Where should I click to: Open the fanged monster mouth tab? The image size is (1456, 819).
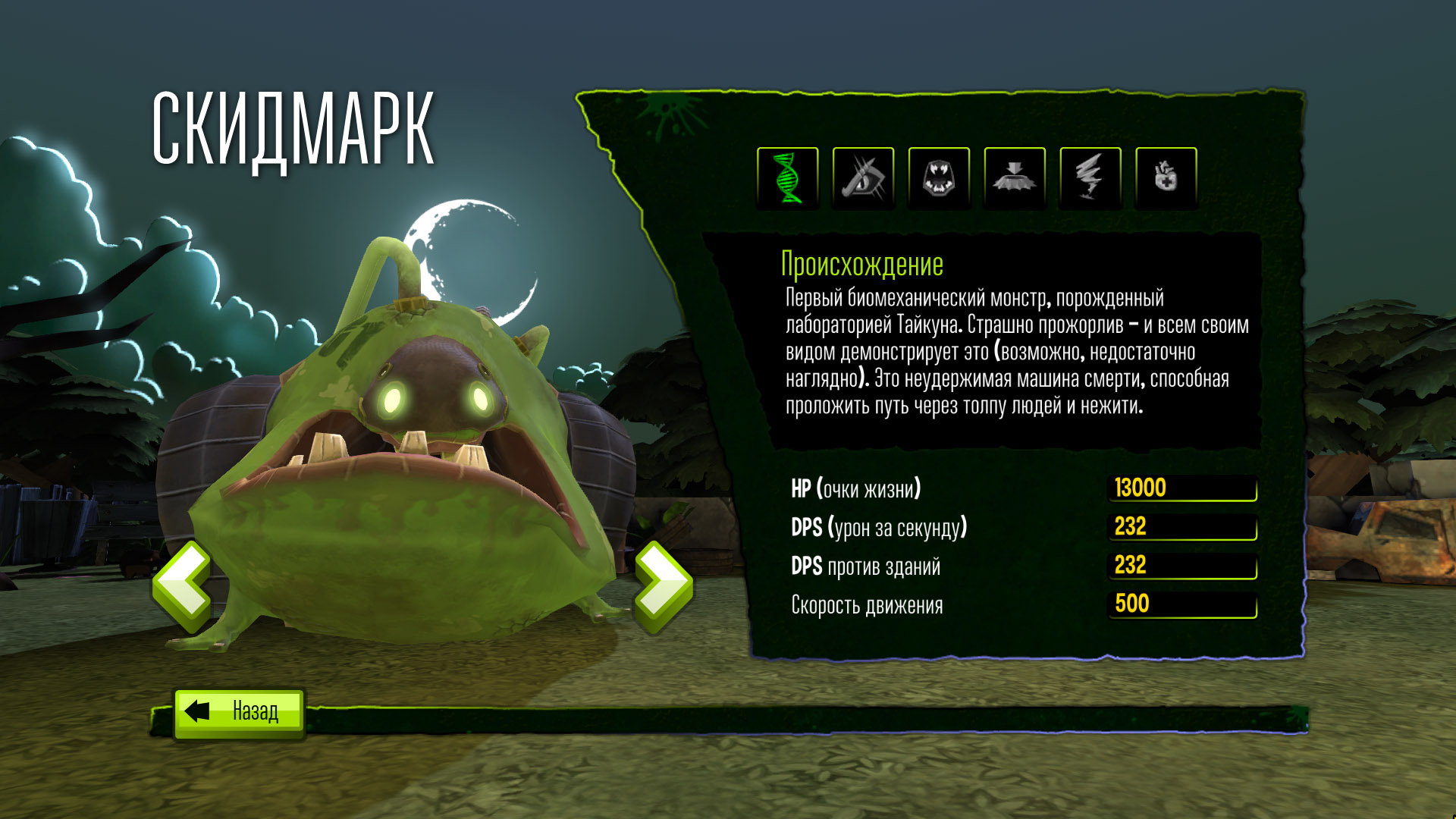pyautogui.click(x=939, y=178)
